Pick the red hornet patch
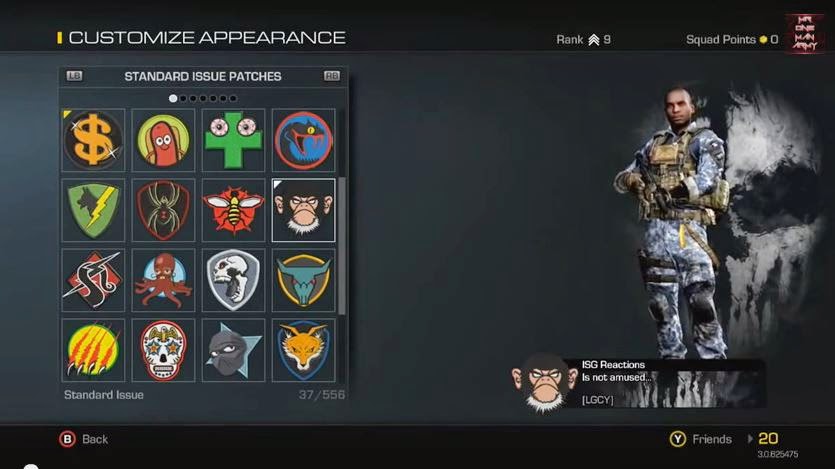 tap(233, 210)
